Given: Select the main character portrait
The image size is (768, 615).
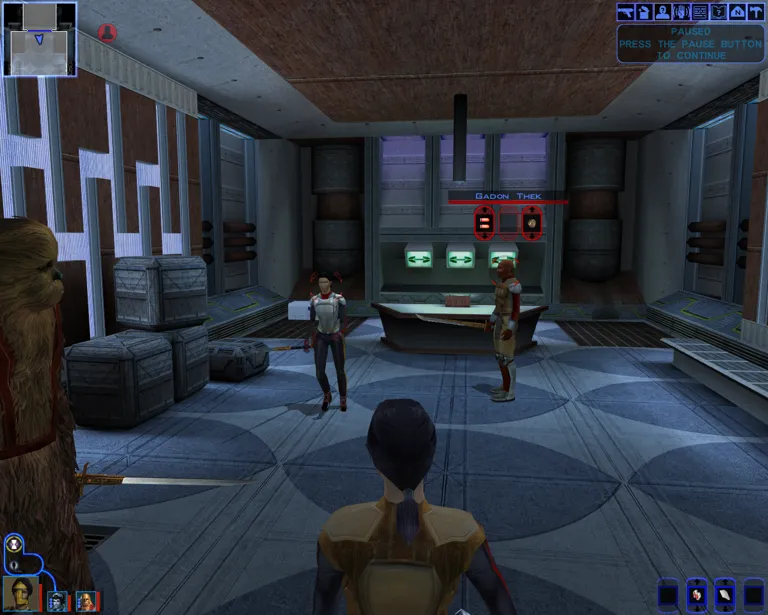Looking at the screenshot, I should coord(21,590).
